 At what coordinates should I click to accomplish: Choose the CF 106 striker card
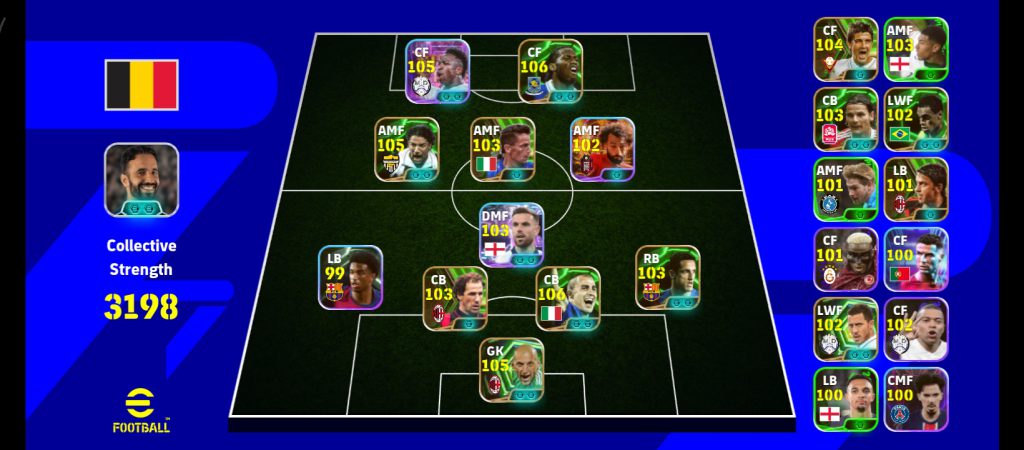click(550, 71)
